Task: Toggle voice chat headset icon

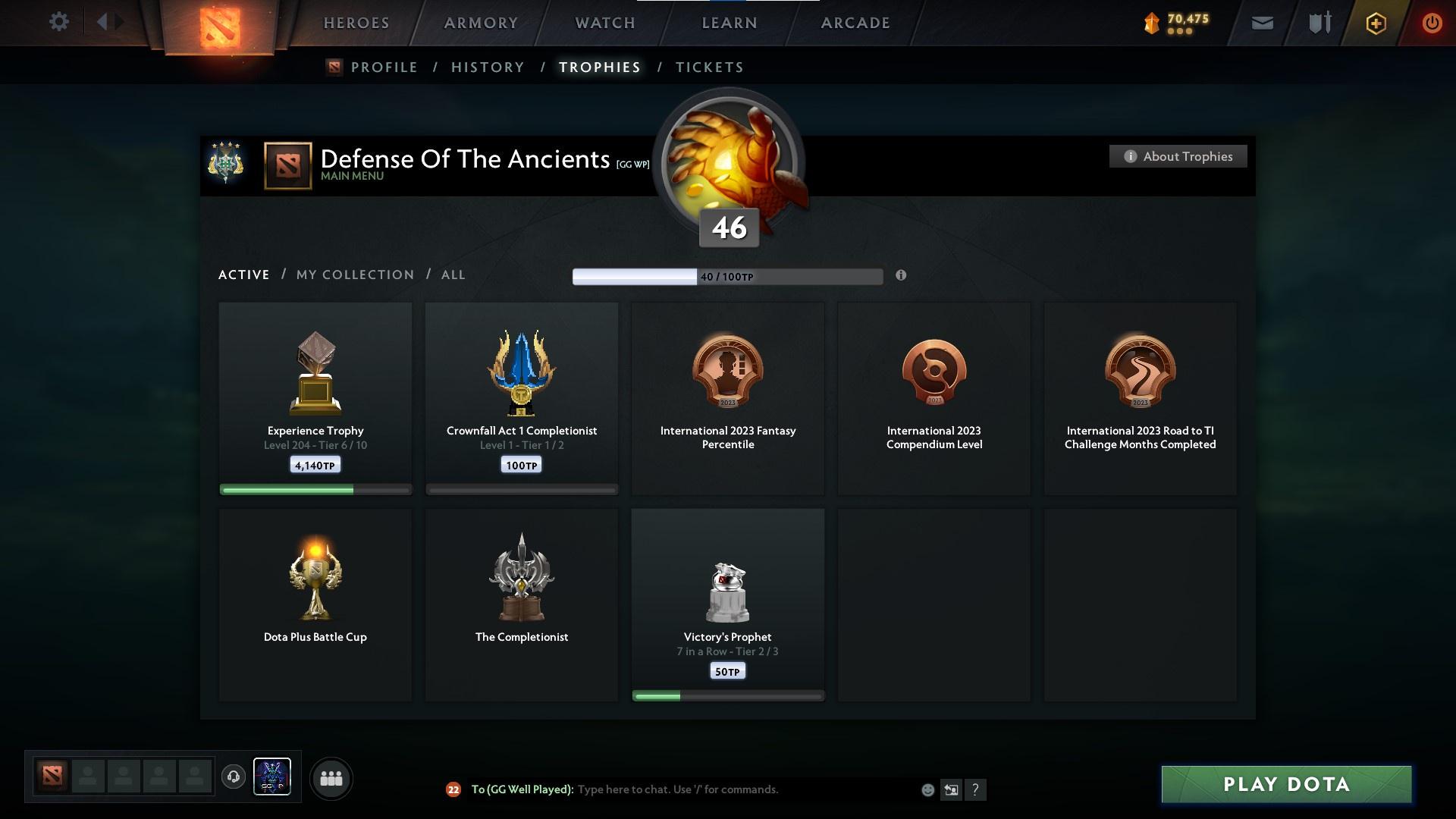Action: point(234,778)
